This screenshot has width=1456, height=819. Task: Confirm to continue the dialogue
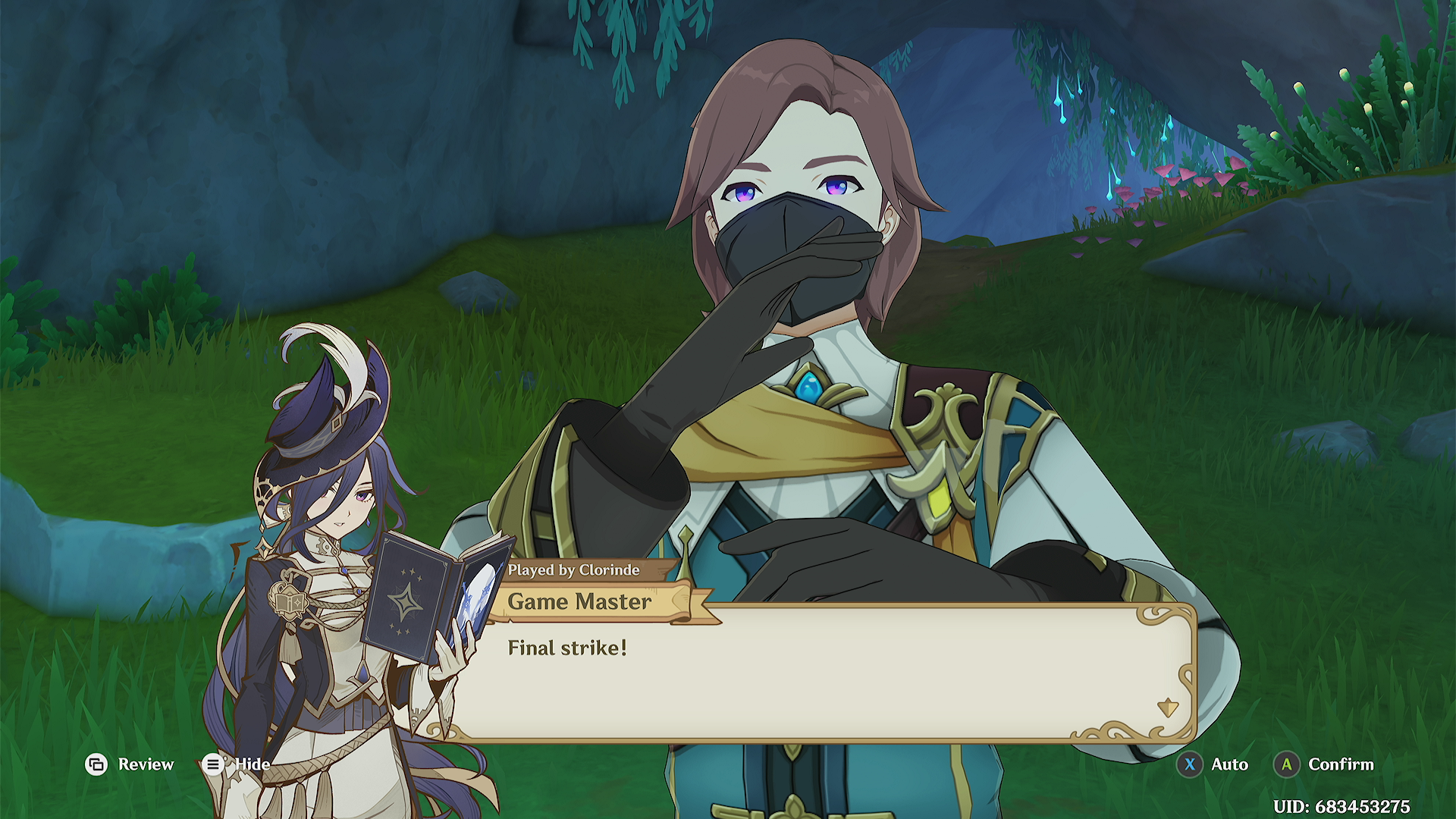pos(1324,764)
